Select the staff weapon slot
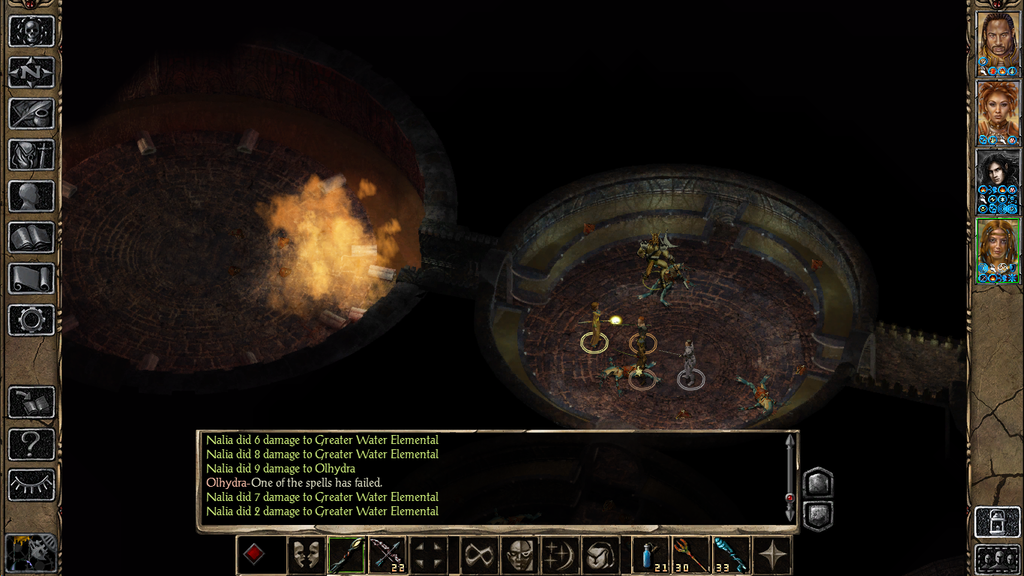This screenshot has height=576, width=1024. tap(345, 555)
